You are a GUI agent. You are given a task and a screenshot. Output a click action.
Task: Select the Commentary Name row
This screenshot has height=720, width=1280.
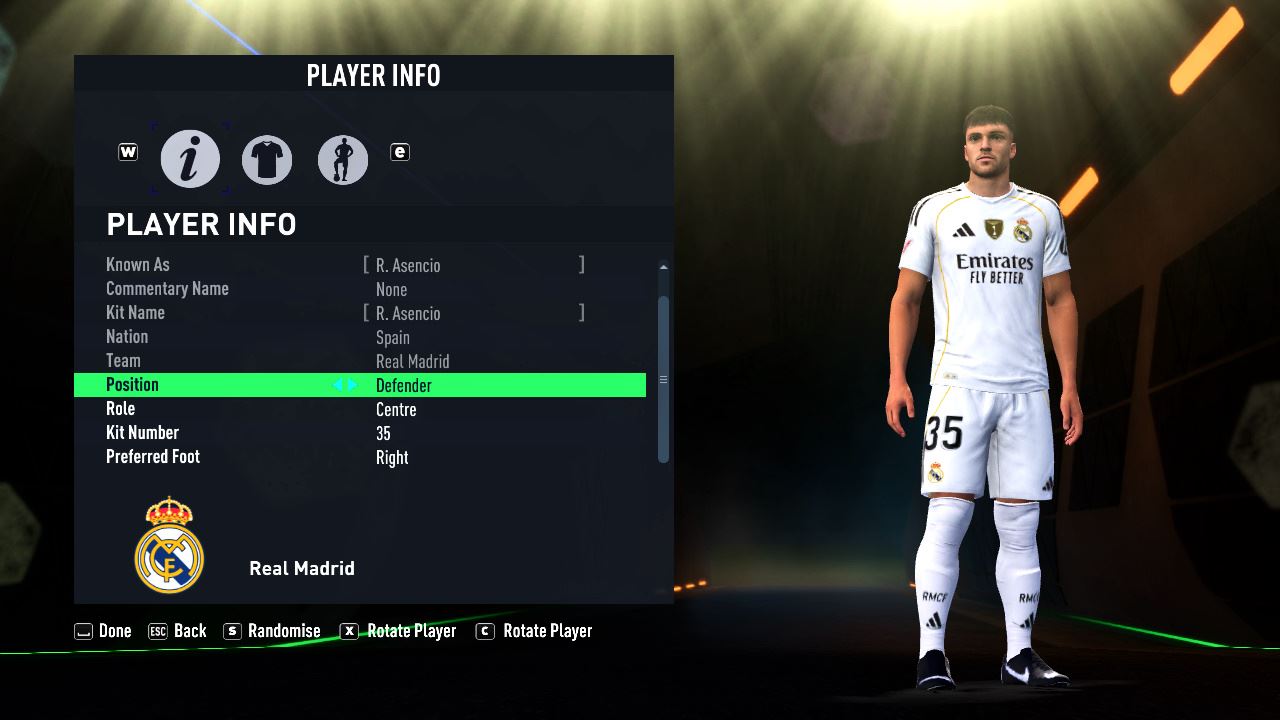click(x=360, y=289)
